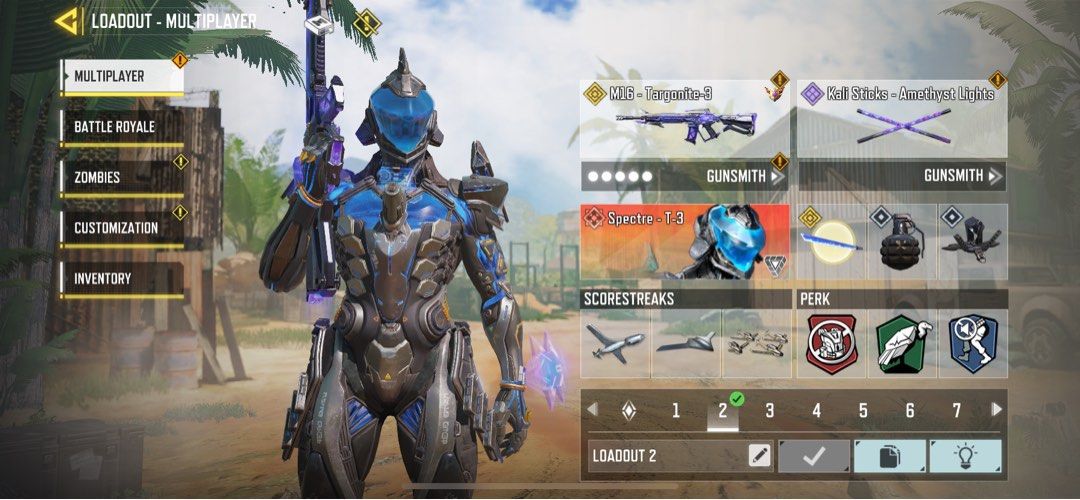Show the Inventory tab

tap(122, 279)
